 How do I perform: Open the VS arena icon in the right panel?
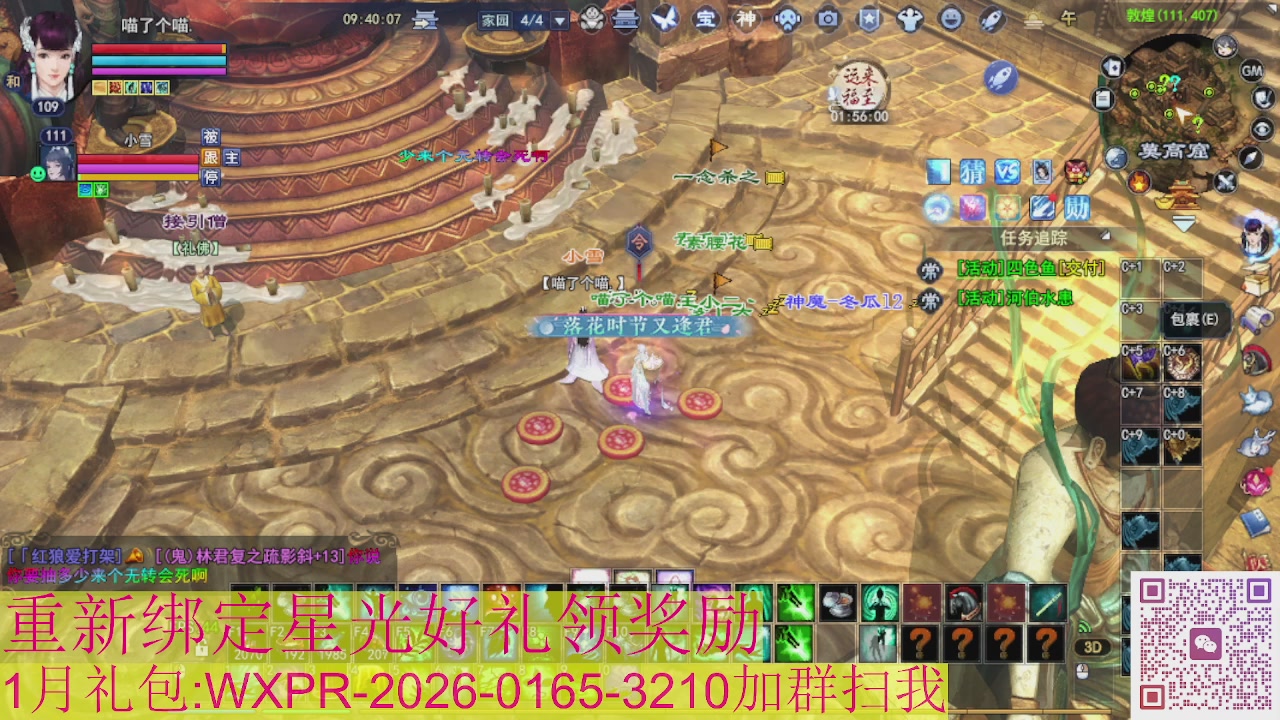(x=1007, y=171)
